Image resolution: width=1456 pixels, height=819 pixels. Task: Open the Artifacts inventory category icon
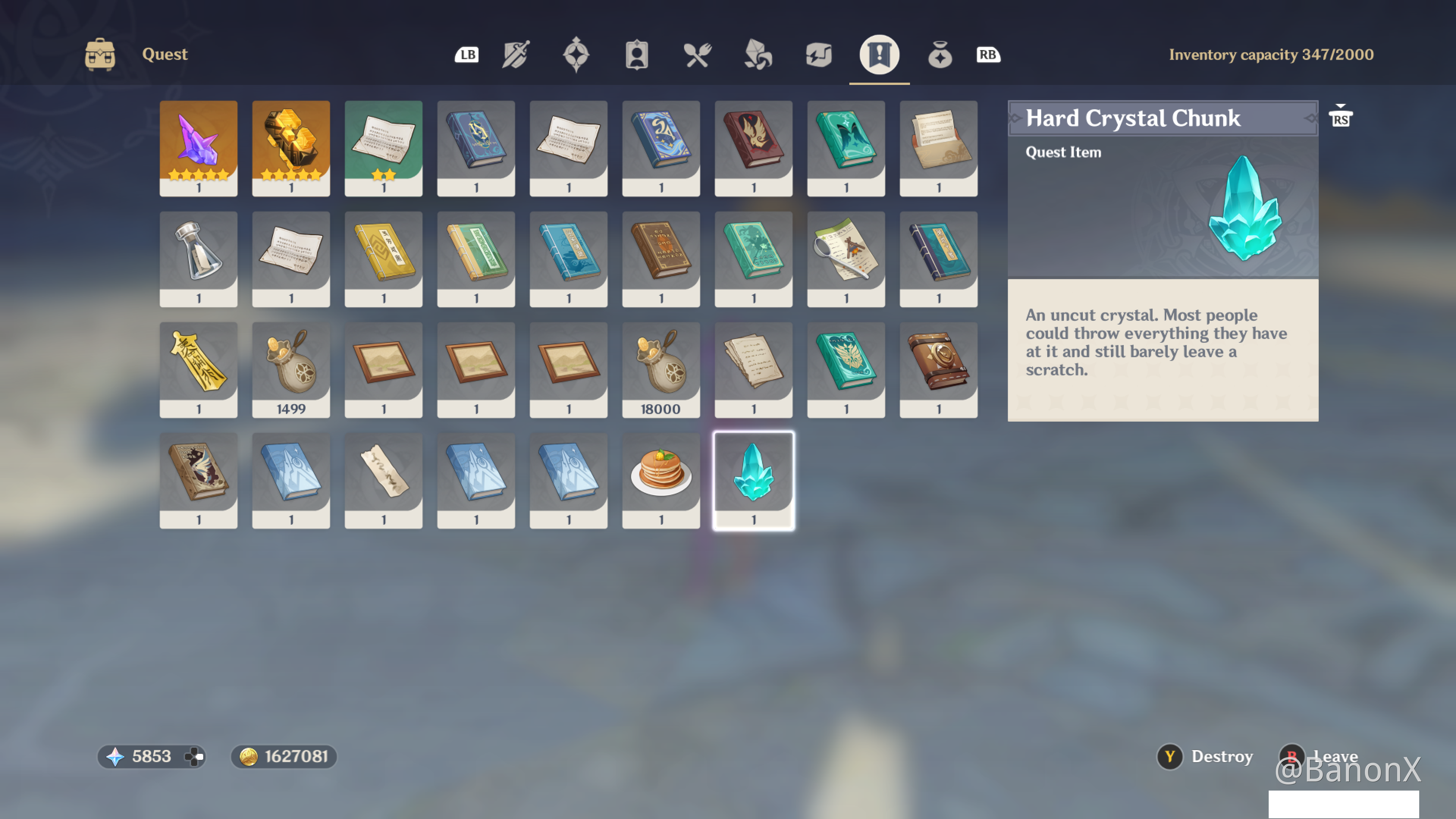click(x=576, y=54)
